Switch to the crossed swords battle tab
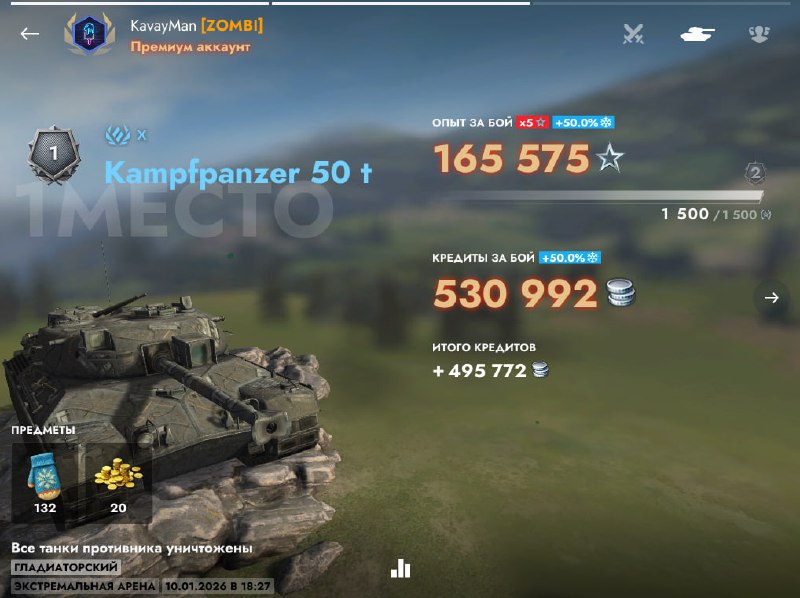The width and height of the screenshot is (800, 598). click(633, 34)
